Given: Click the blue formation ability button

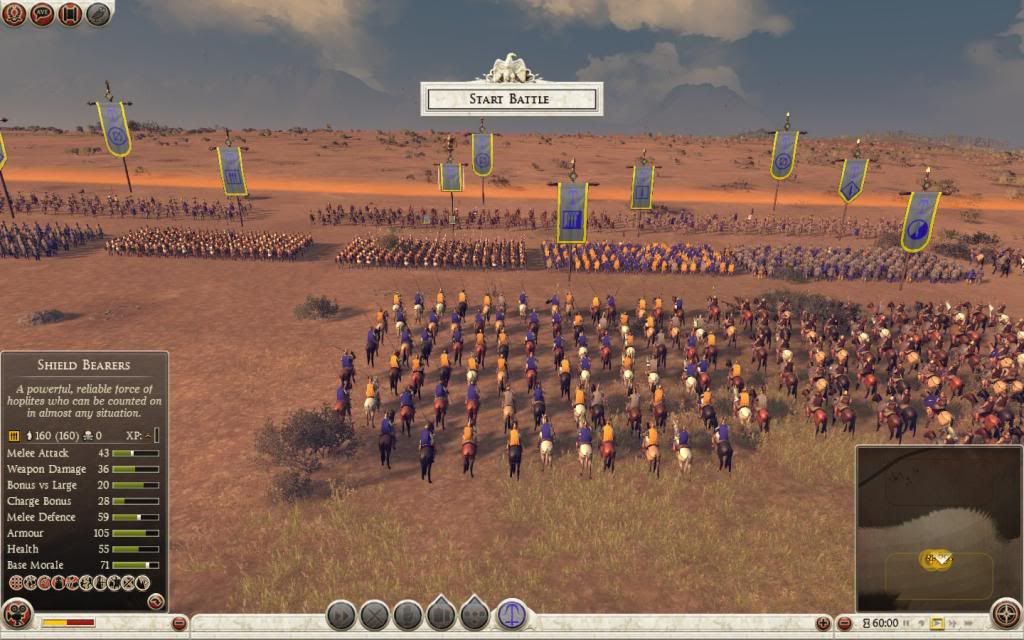Looking at the screenshot, I should click(x=512, y=614).
